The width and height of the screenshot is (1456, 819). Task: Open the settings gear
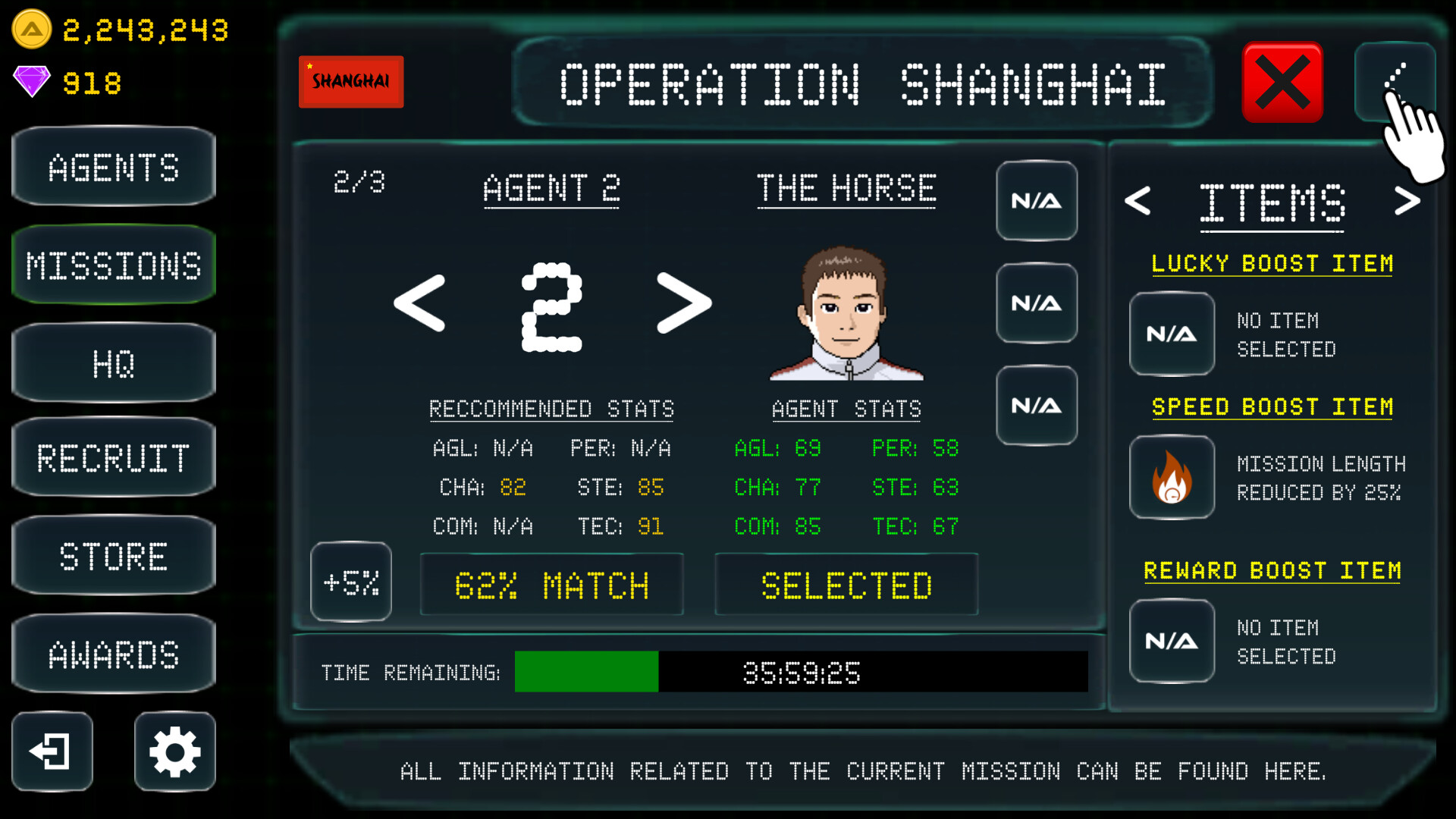[174, 752]
